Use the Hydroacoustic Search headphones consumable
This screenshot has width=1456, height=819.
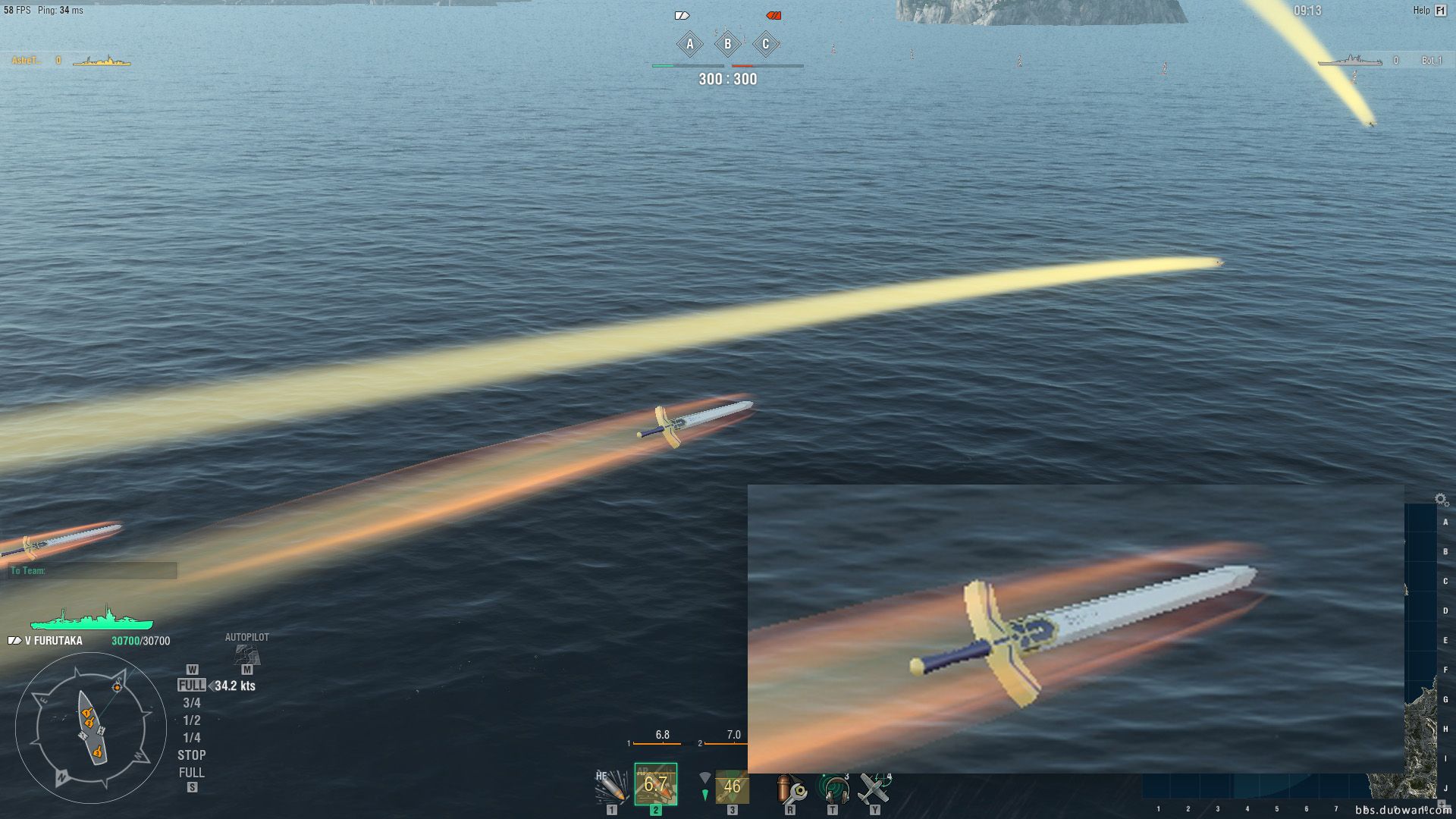(833, 788)
